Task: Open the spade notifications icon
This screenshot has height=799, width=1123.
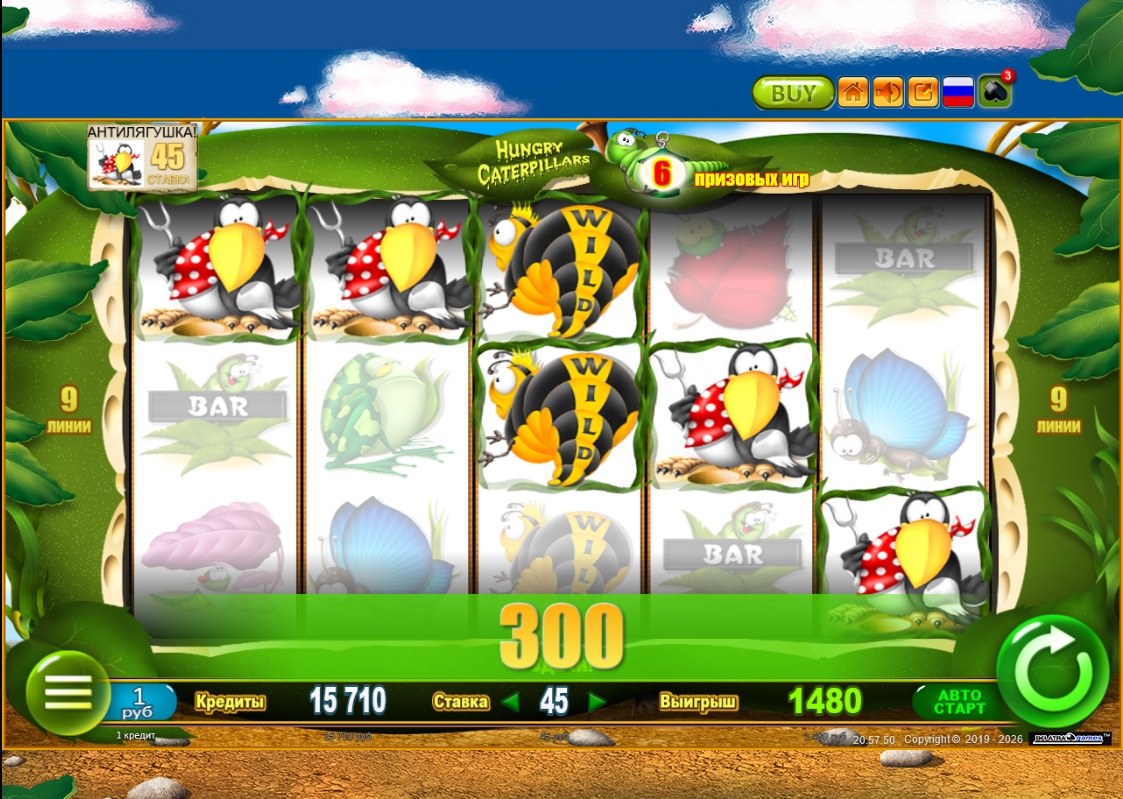Action: click(x=995, y=92)
